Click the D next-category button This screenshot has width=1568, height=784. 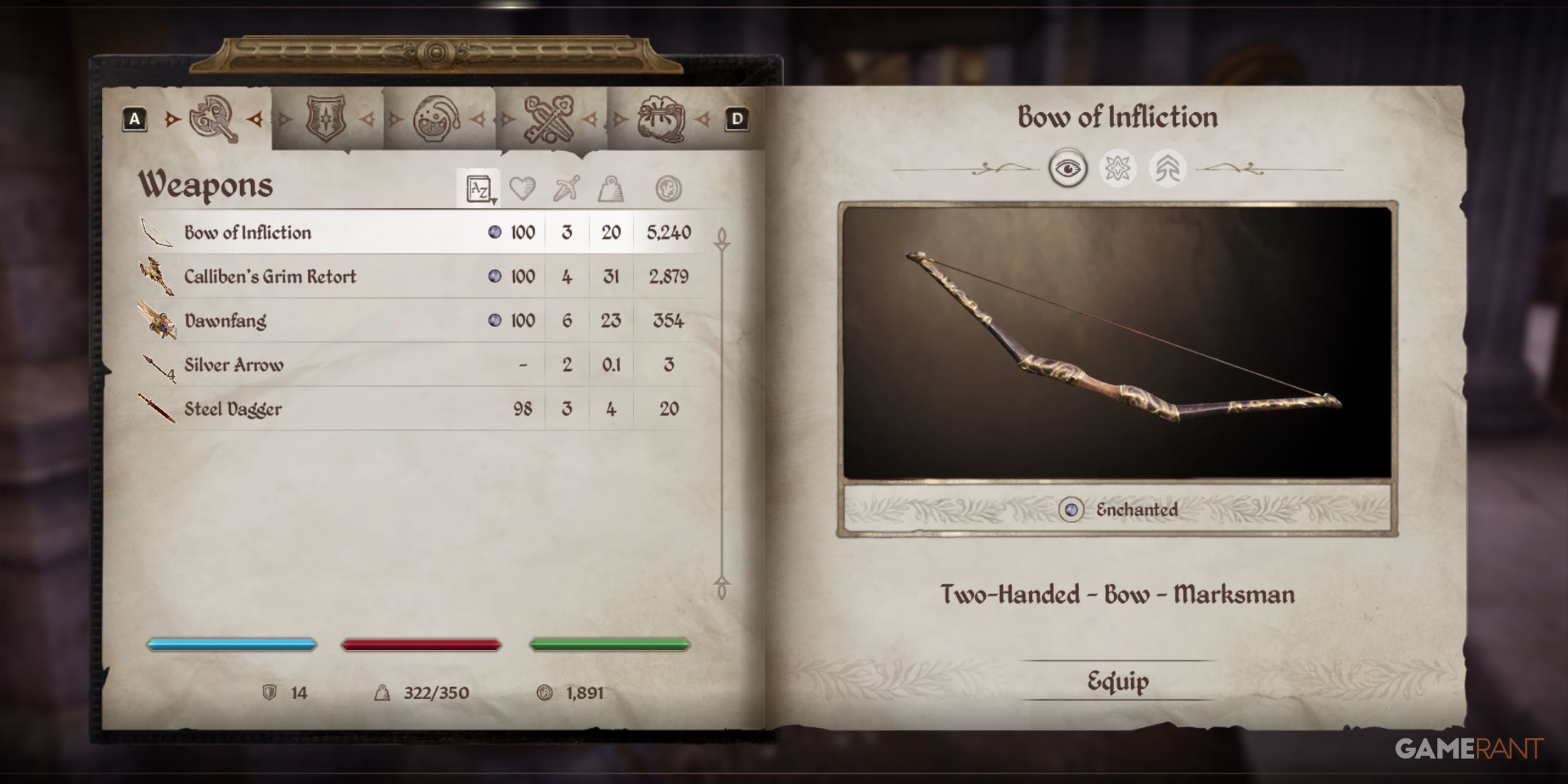(738, 118)
